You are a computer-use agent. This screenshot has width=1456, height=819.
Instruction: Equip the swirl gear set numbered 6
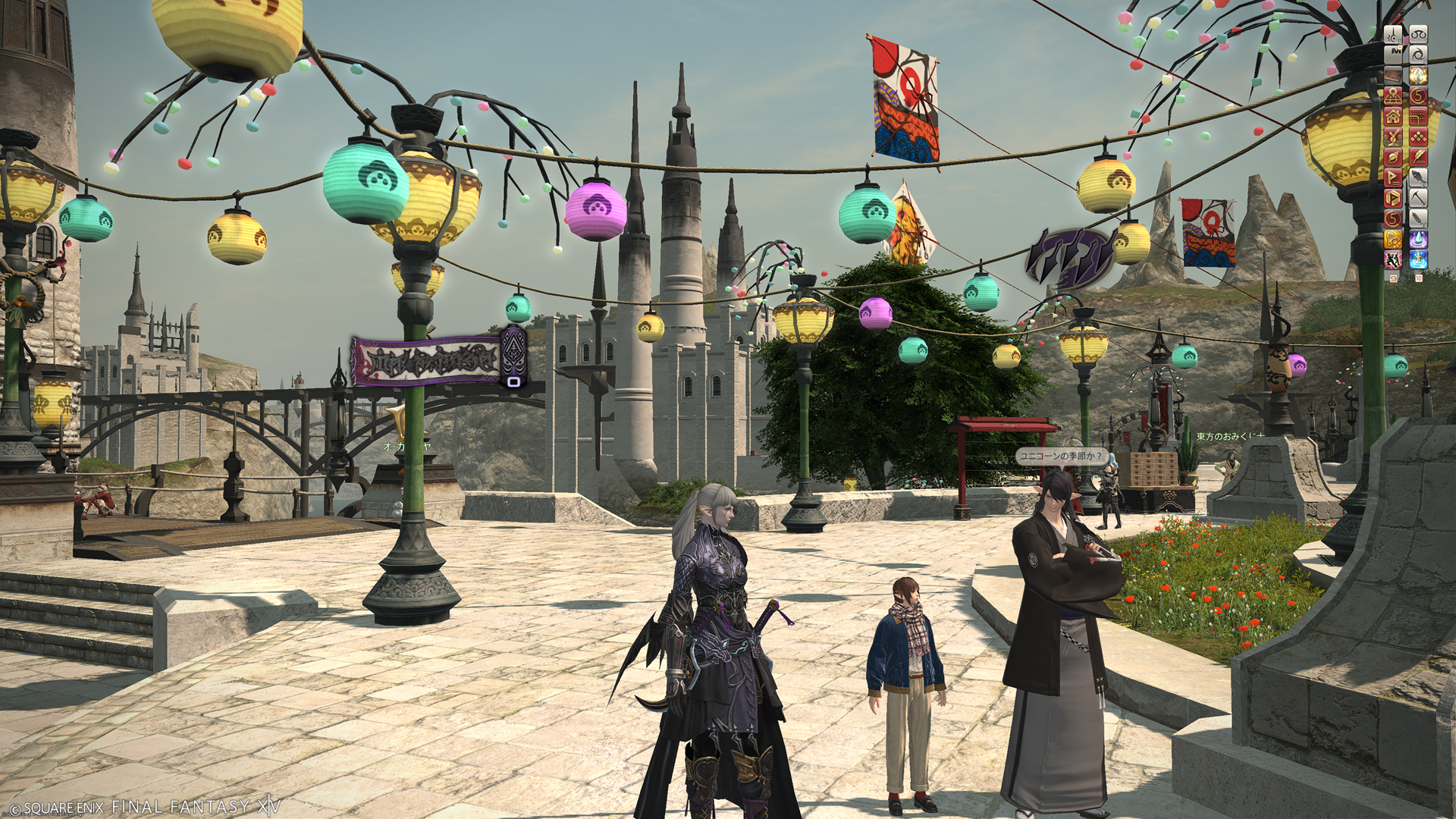[1418, 55]
